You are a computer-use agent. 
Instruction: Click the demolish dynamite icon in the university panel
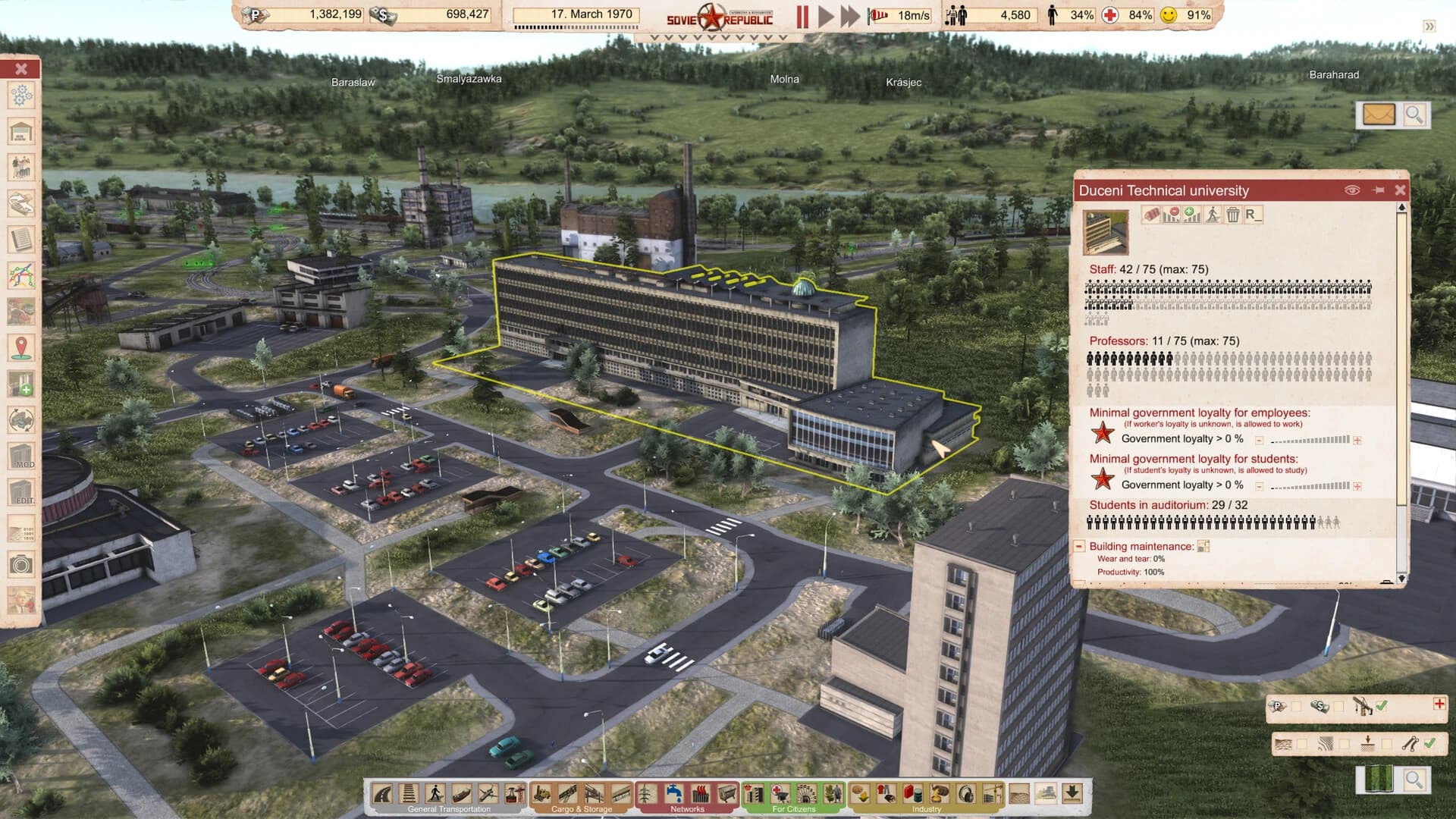1151,215
